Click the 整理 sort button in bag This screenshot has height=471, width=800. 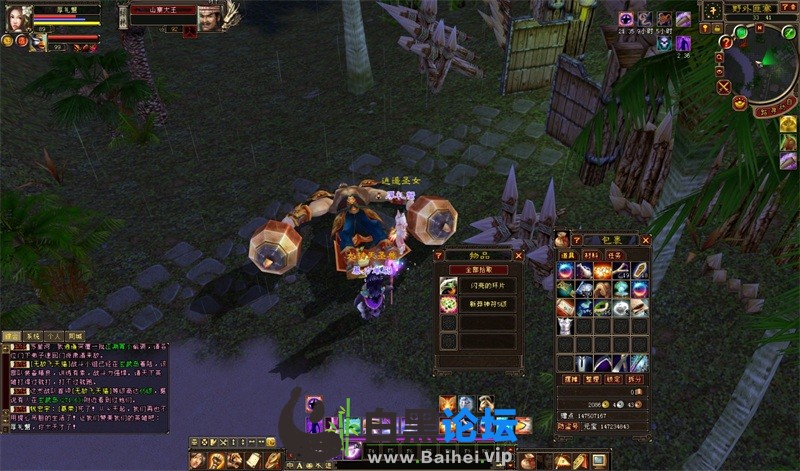tap(592, 380)
